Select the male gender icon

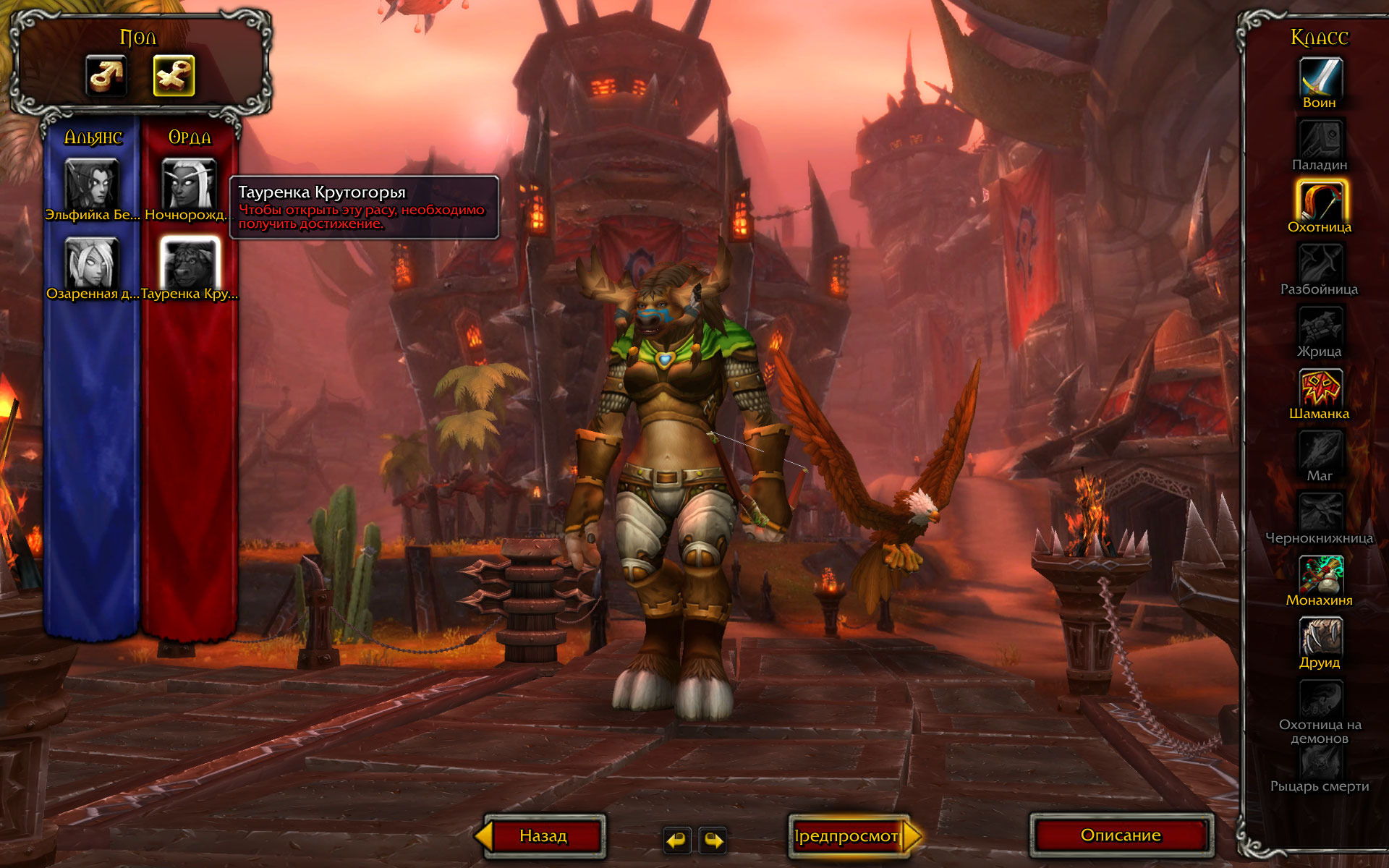106,75
